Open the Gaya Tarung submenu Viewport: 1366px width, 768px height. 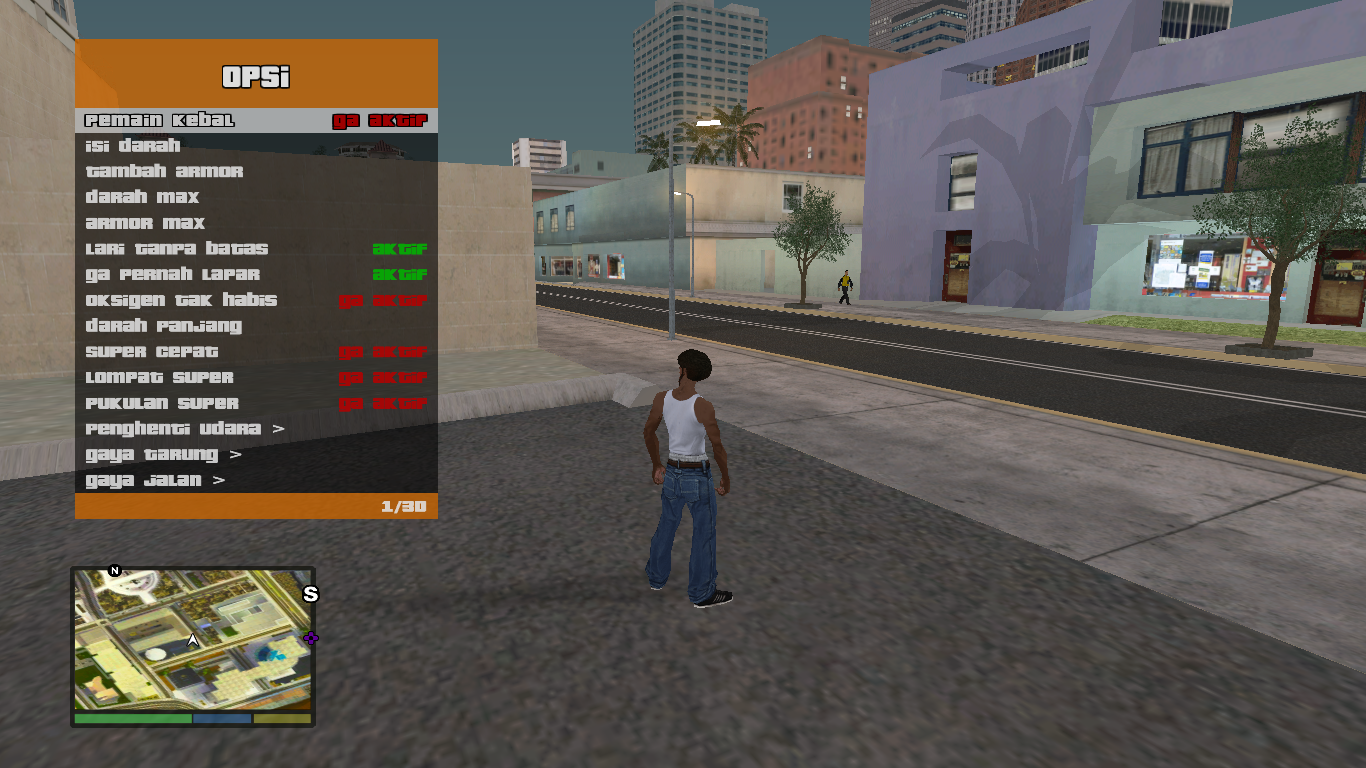(255, 456)
